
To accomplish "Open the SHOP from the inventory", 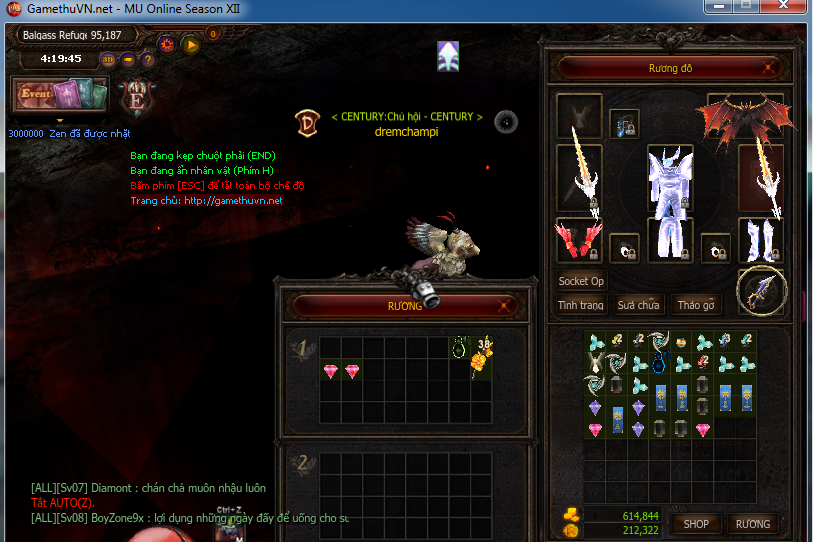I will (696, 523).
